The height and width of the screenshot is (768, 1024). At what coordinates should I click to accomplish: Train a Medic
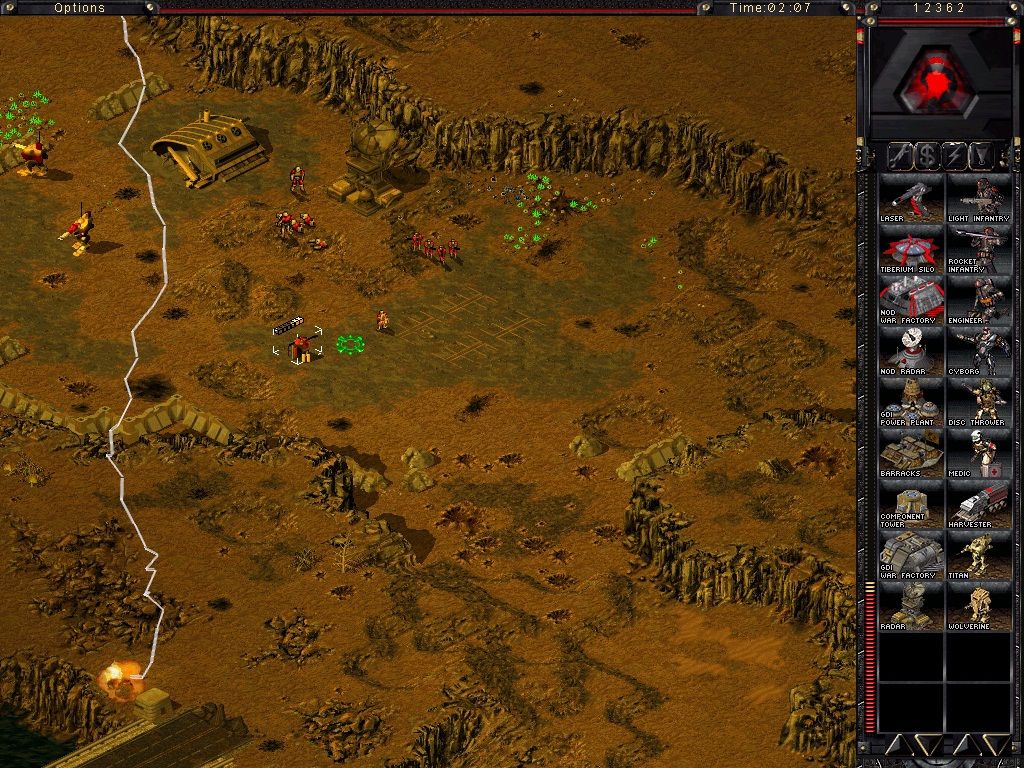coord(979,454)
